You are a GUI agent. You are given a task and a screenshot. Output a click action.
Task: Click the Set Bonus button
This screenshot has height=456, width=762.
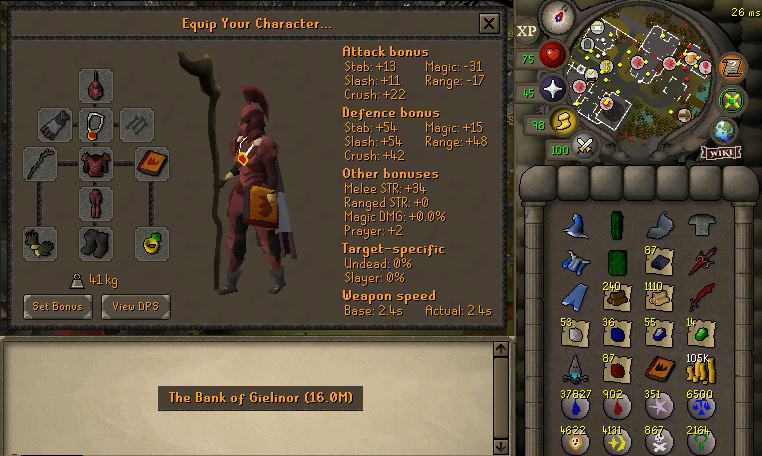[x=57, y=306]
